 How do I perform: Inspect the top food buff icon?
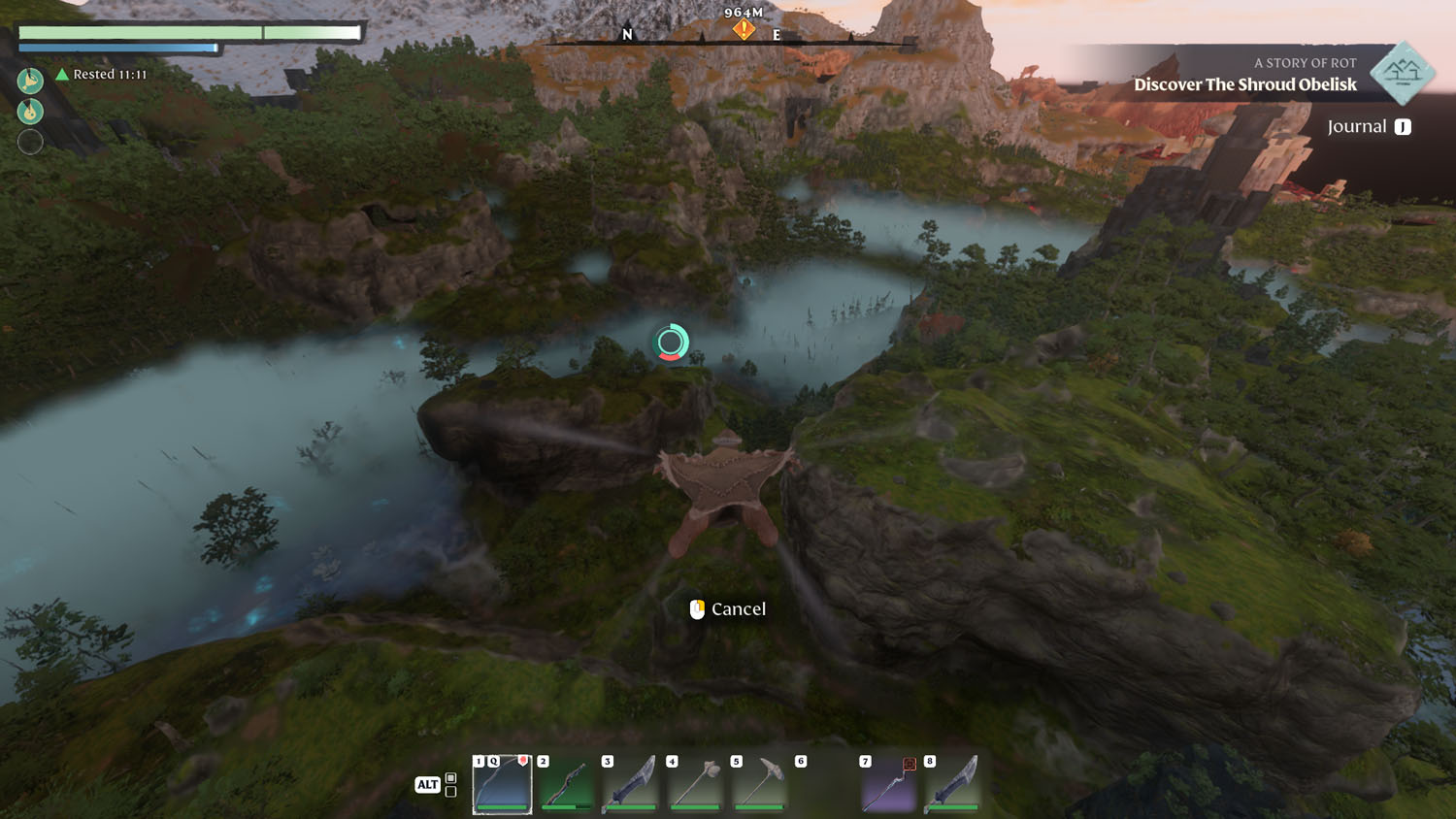[30, 80]
